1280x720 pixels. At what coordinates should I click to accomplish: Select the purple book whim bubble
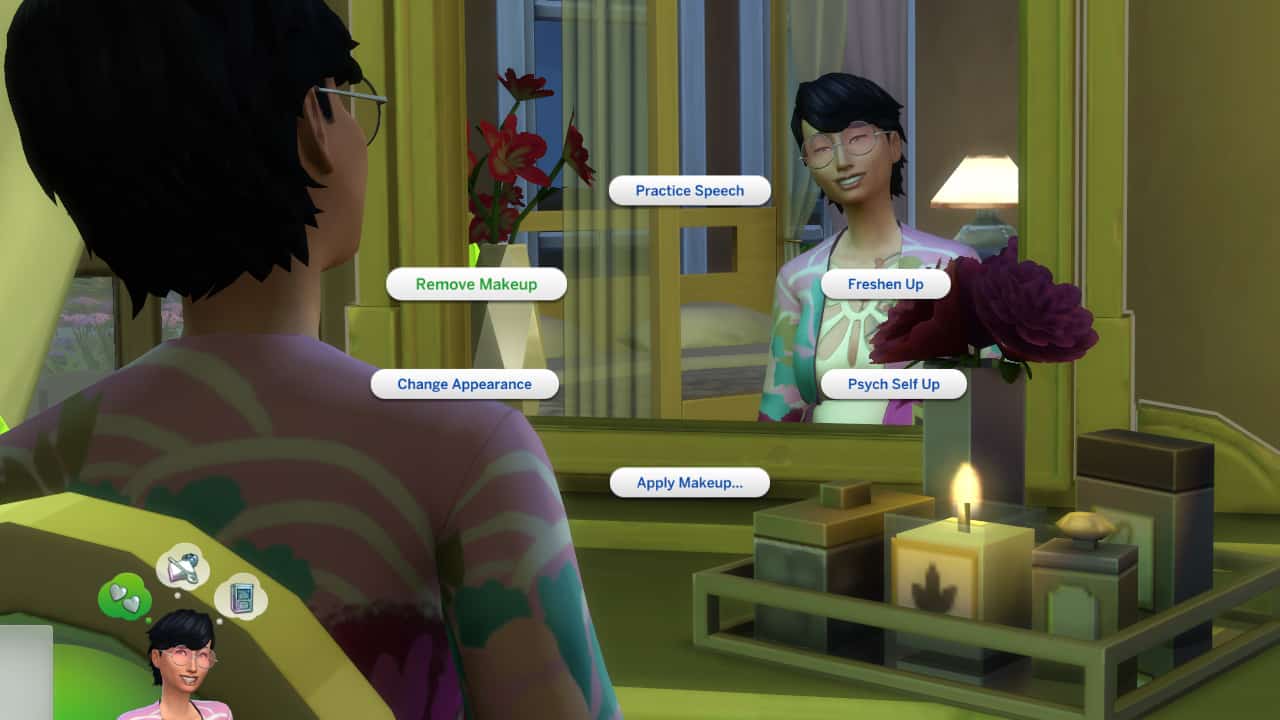tap(240, 597)
